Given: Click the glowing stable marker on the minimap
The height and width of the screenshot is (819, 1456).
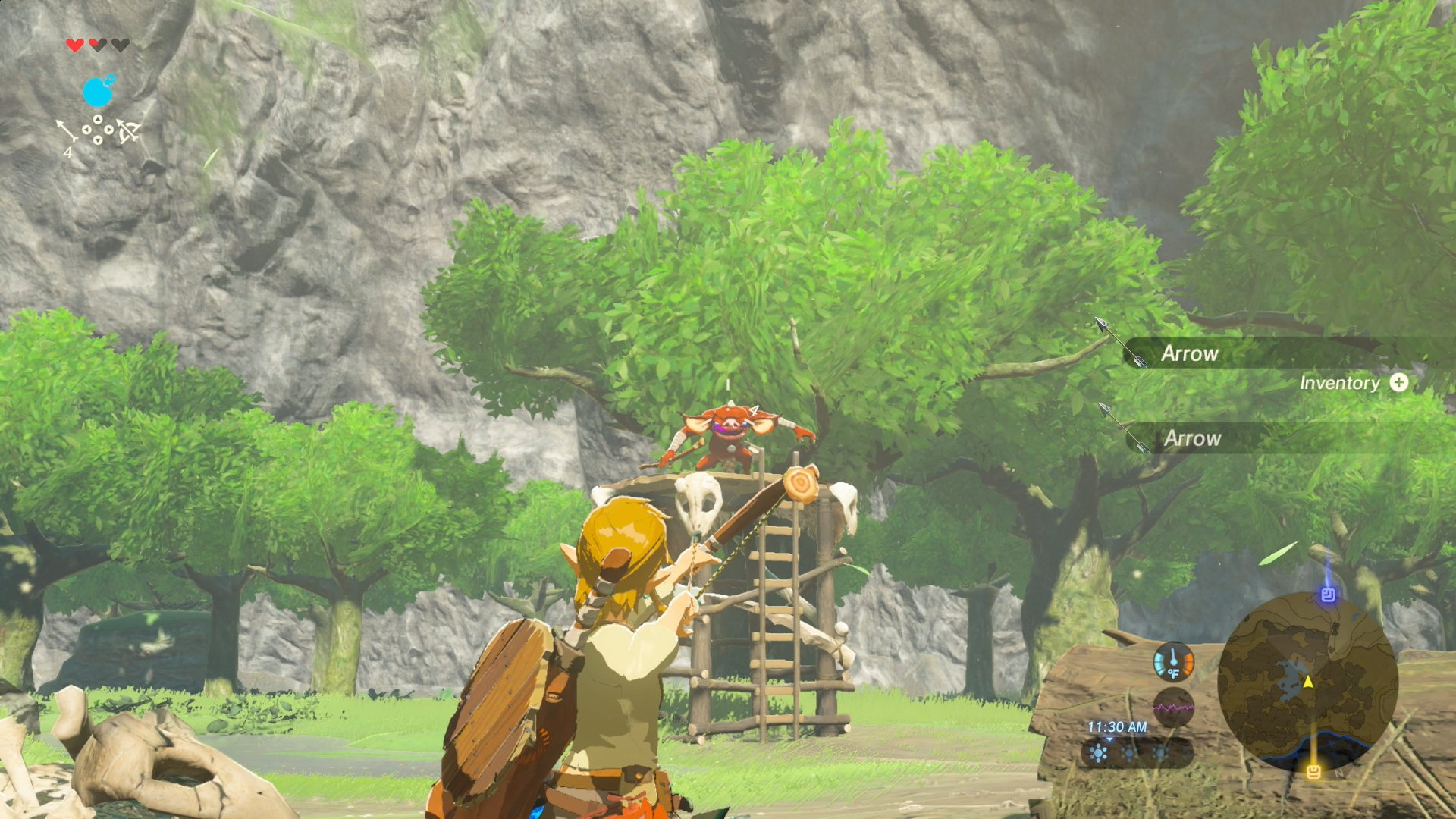Looking at the screenshot, I should click(1315, 771).
